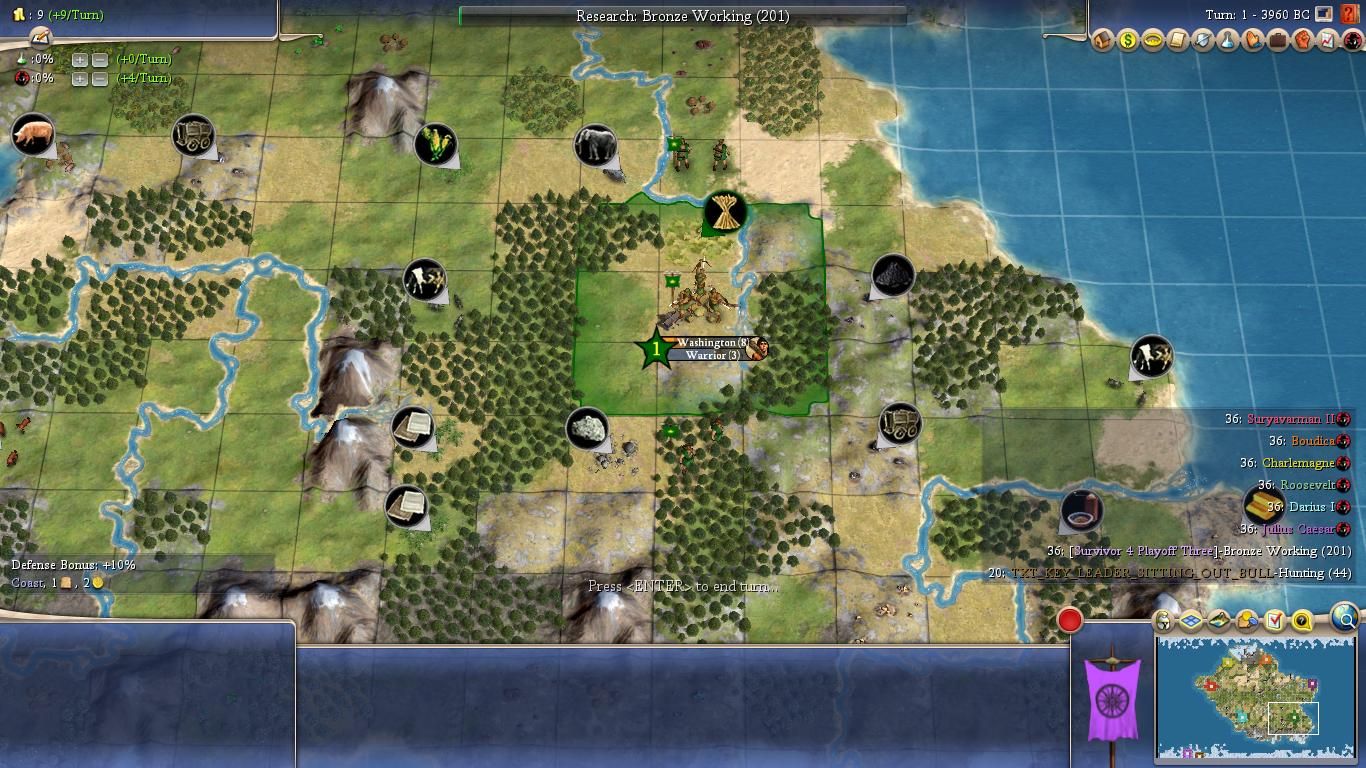Open the scoreboard checklist toggle icon
The height and width of the screenshot is (768, 1366).
coord(1274,621)
